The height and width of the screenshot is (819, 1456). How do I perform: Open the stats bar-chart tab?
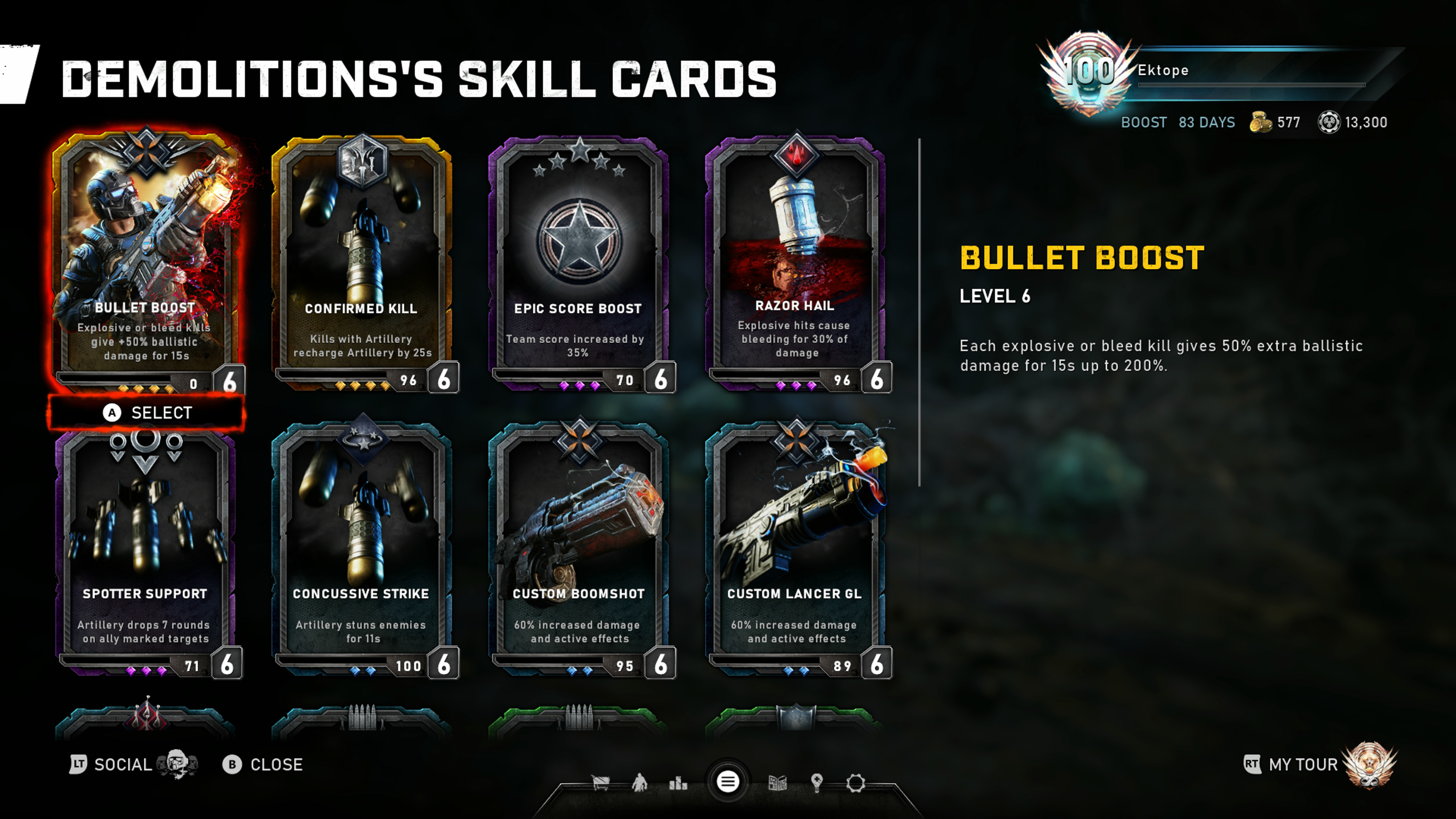[678, 783]
